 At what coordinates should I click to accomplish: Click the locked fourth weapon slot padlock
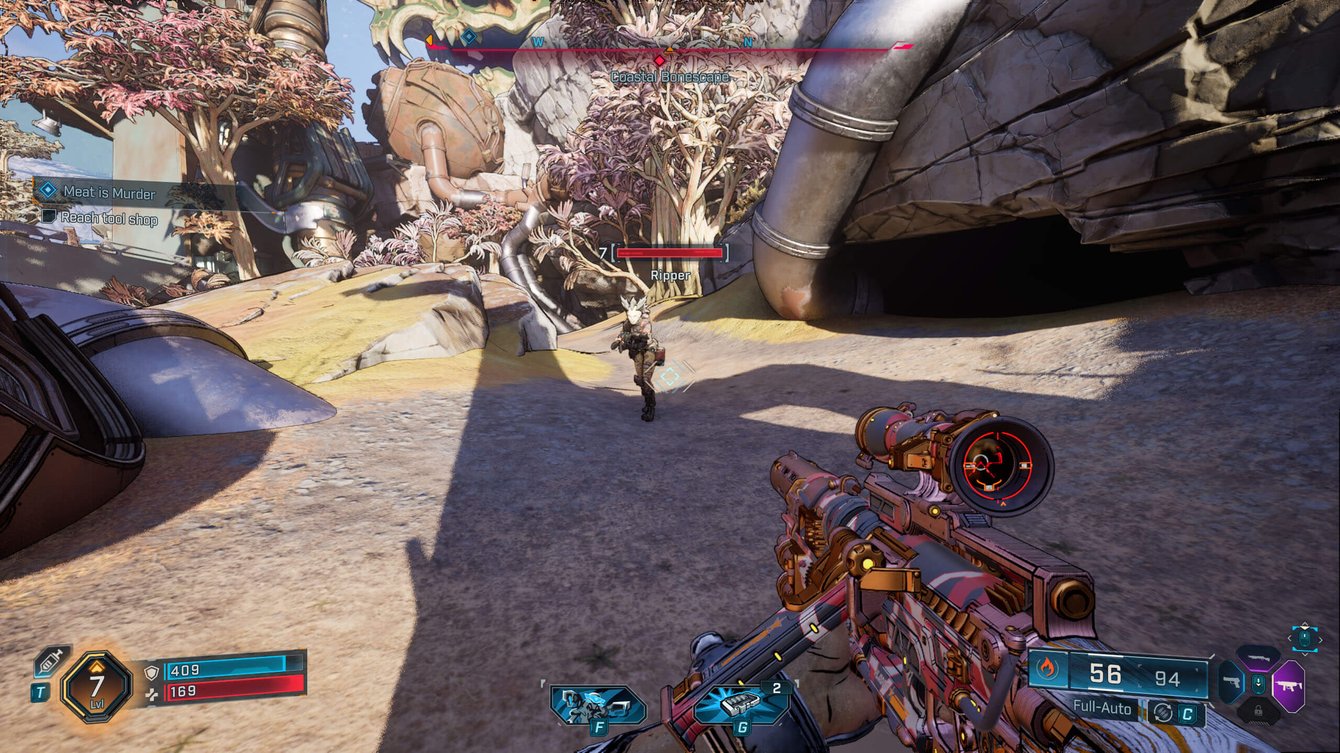point(1259,710)
